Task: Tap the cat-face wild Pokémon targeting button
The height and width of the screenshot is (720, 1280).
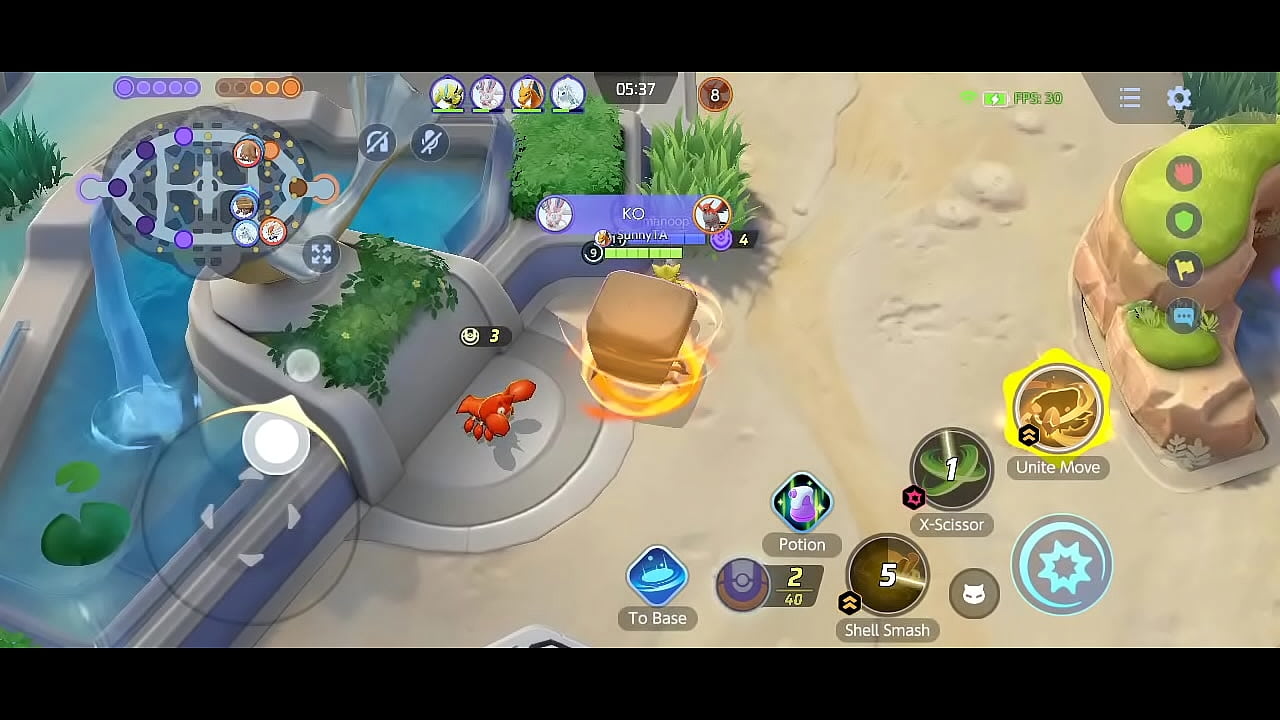Action: tap(973, 595)
